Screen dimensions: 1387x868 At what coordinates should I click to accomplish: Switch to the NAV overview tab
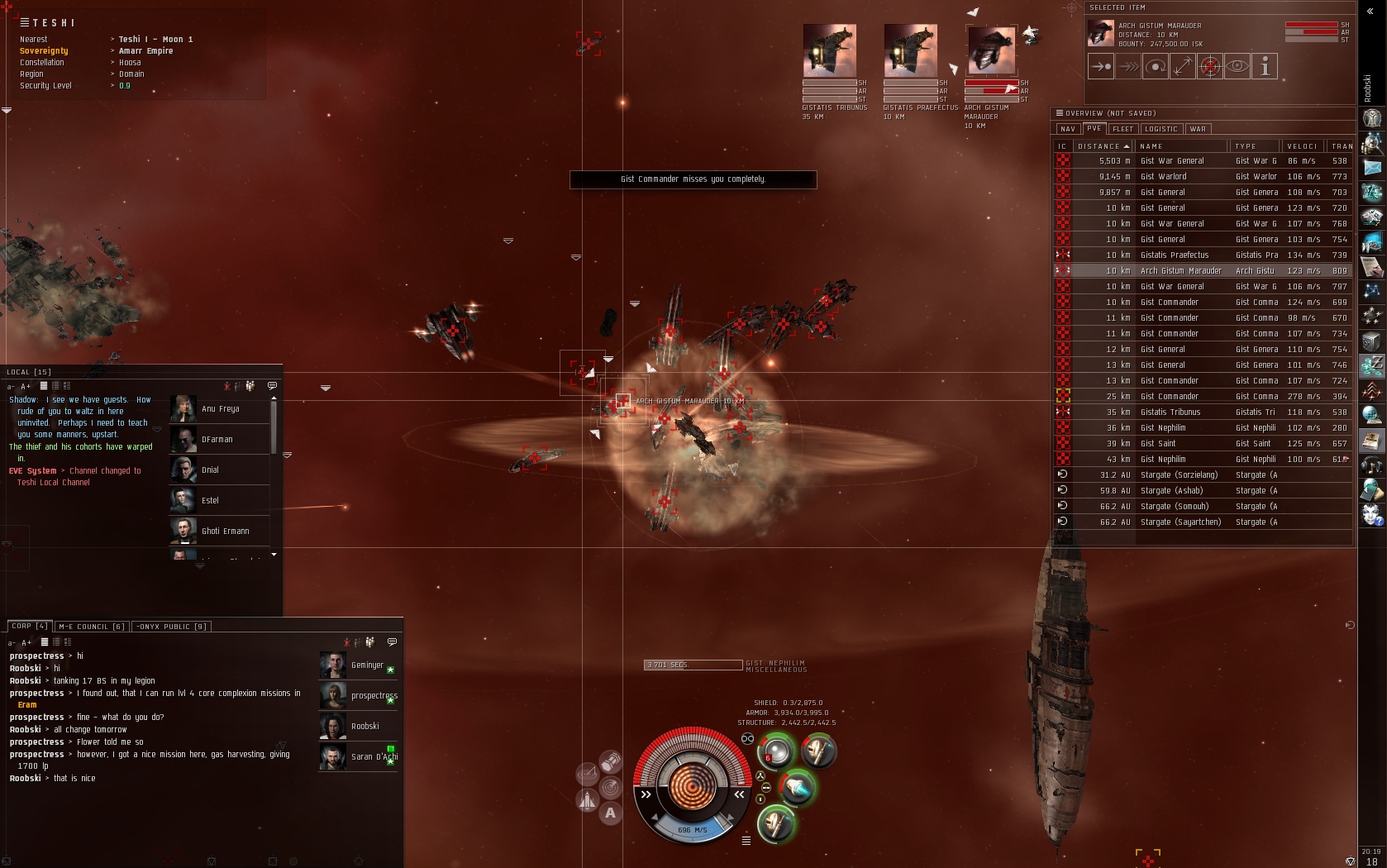[x=1067, y=129]
